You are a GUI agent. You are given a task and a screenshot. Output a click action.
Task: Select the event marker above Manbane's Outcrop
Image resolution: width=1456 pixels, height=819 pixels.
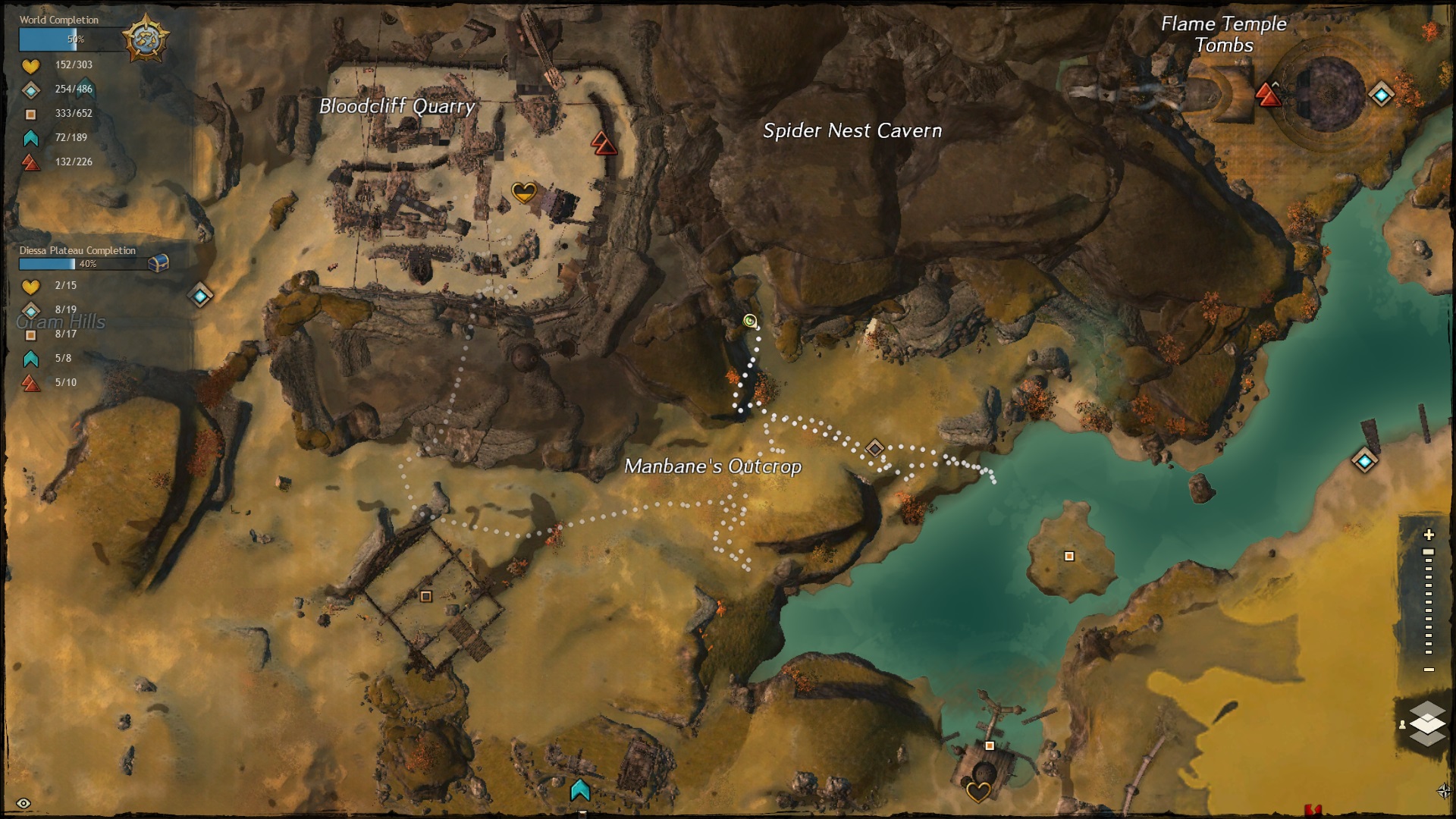pos(874,448)
